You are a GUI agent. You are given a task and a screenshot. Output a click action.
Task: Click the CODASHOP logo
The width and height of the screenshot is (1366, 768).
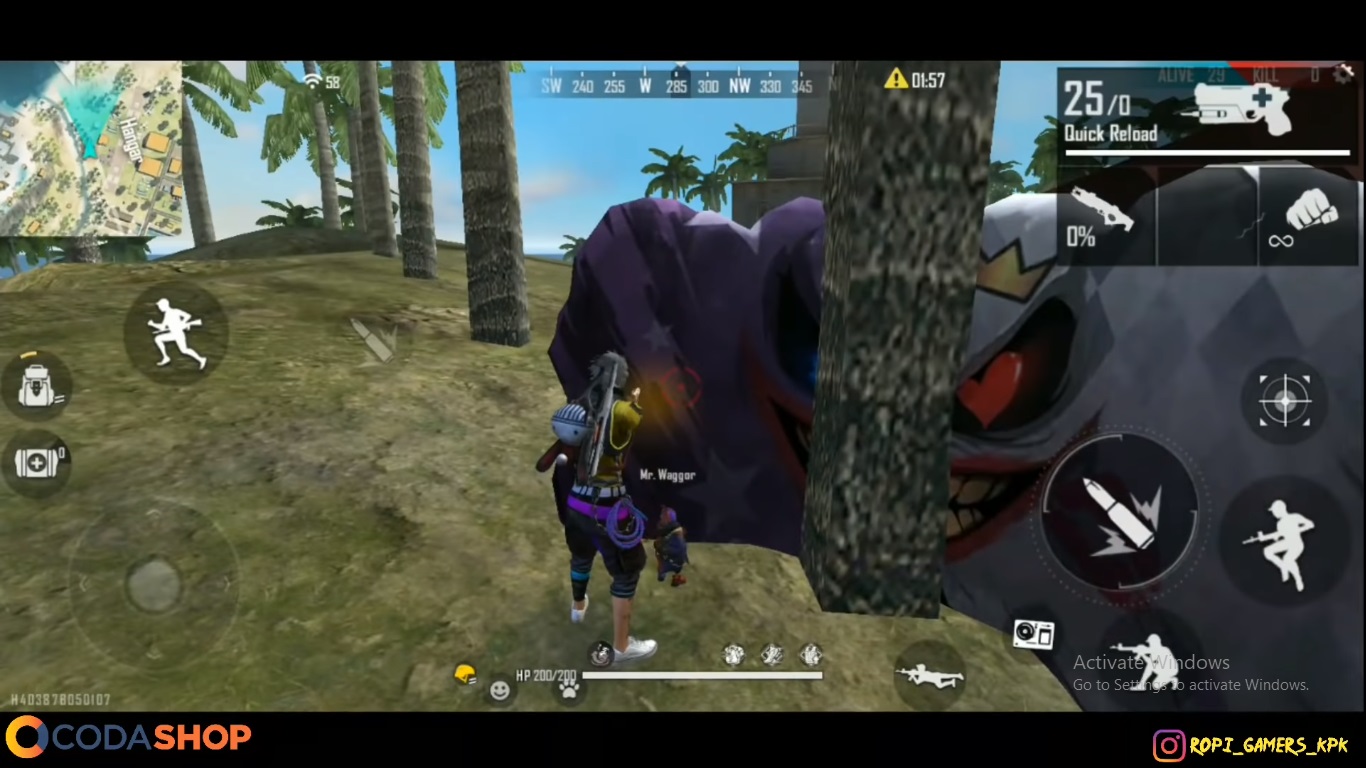[130, 737]
